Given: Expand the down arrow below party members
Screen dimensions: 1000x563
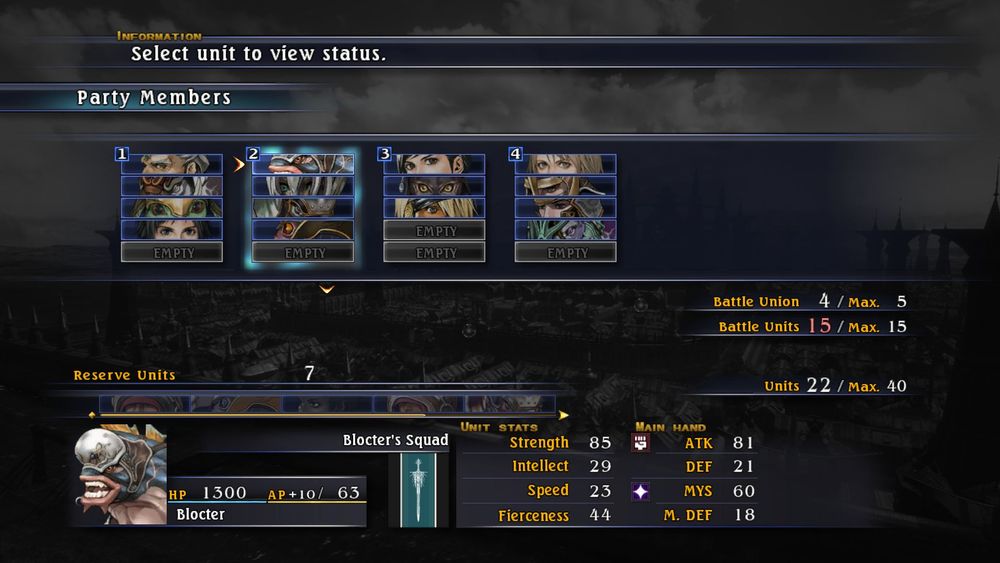Looking at the screenshot, I should (x=327, y=290).
